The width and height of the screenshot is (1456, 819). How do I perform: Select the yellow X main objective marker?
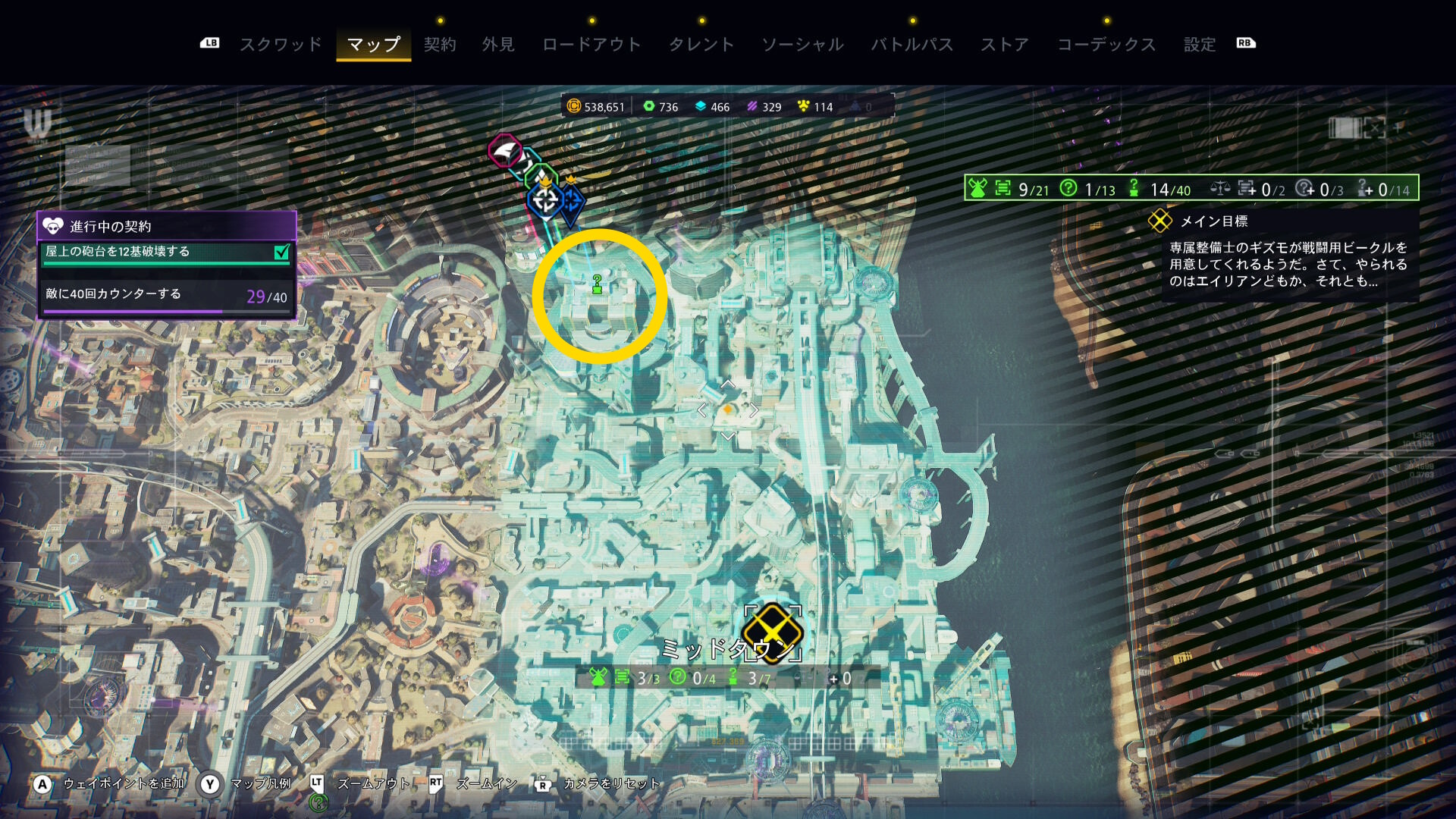tap(772, 632)
